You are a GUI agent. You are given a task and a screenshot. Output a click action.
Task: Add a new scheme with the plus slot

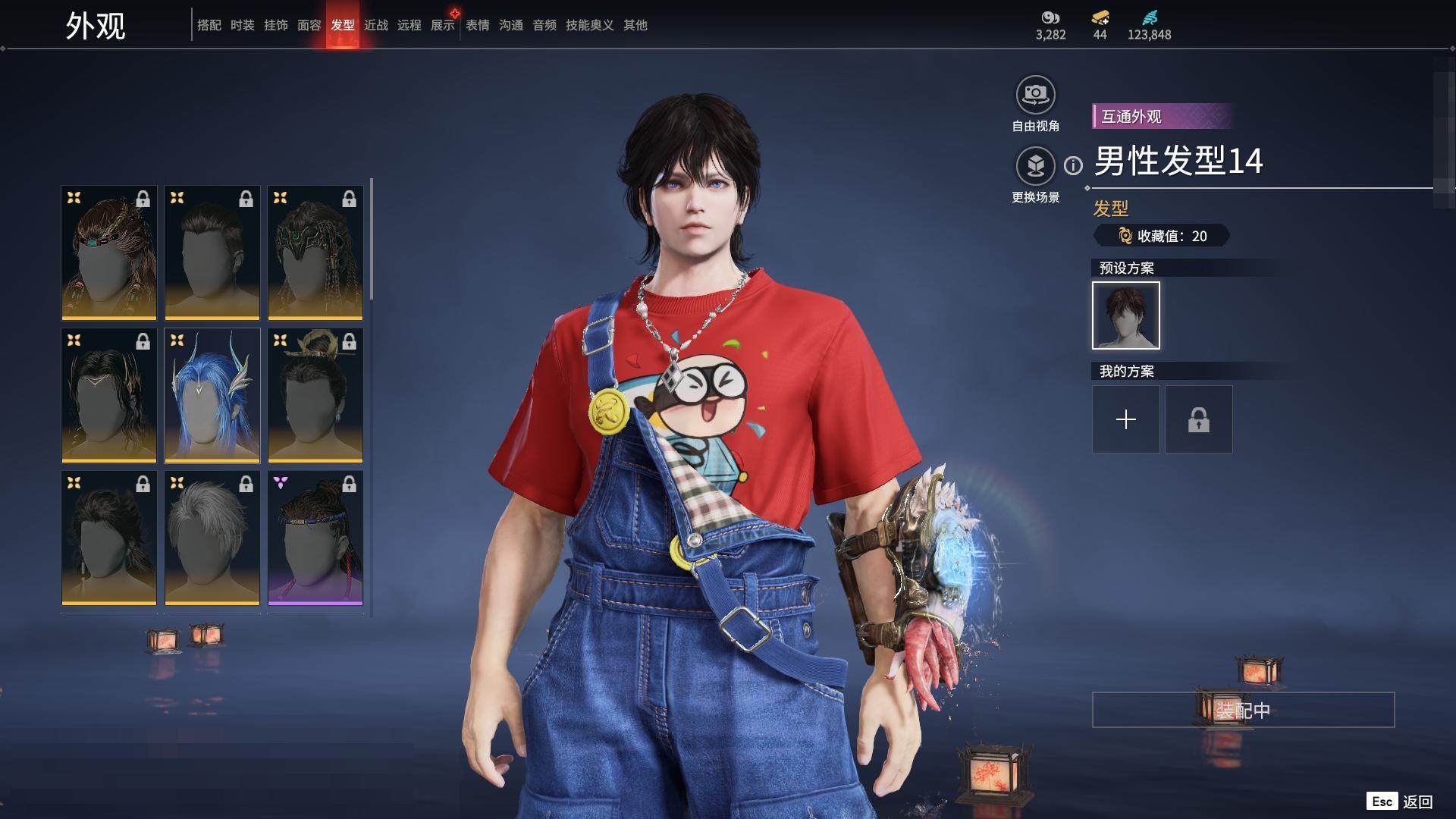click(1125, 419)
